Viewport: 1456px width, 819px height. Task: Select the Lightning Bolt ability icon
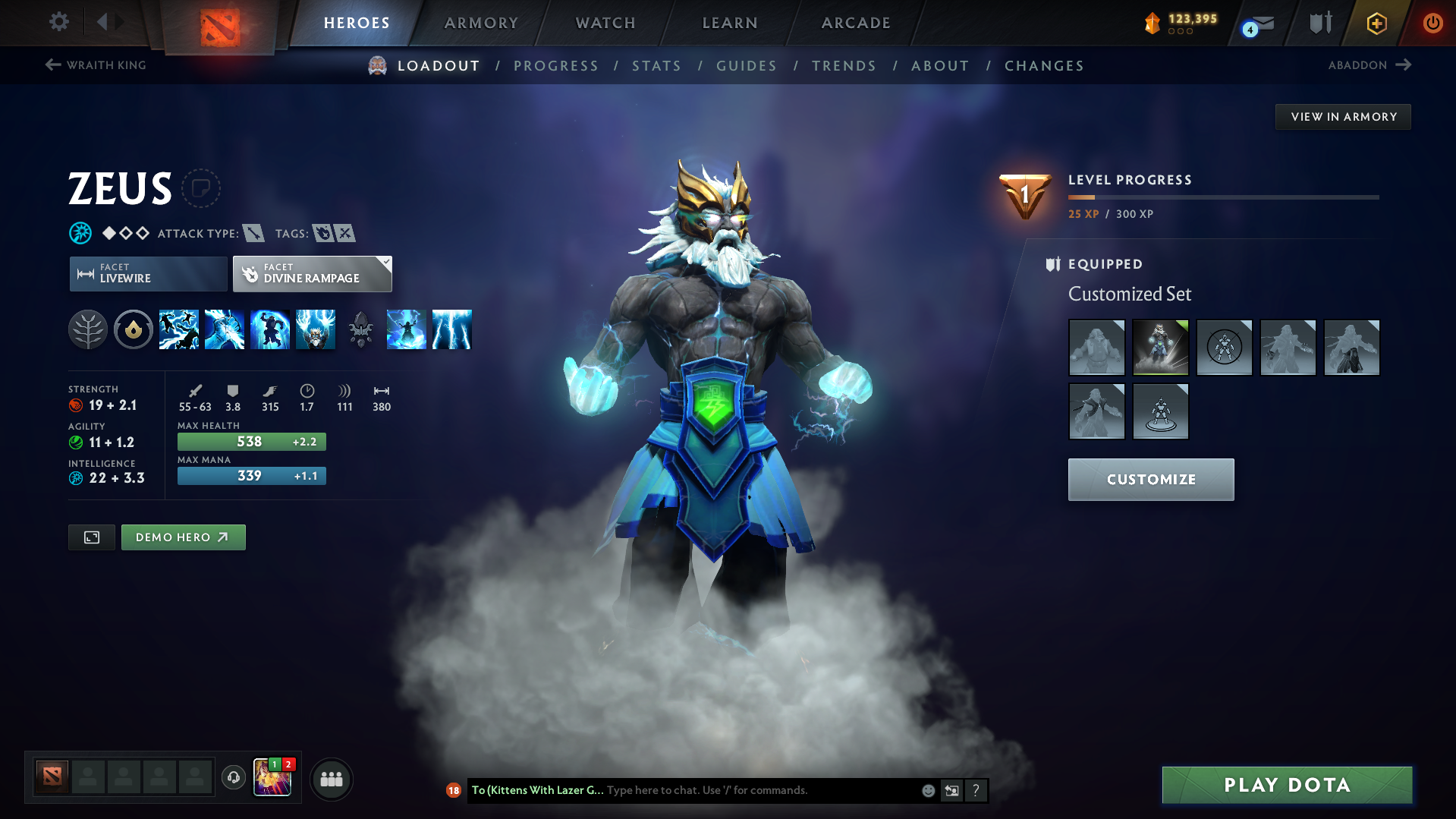(x=225, y=329)
